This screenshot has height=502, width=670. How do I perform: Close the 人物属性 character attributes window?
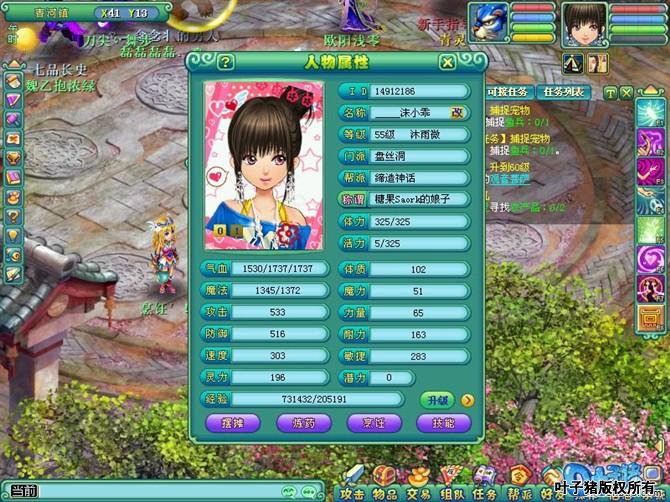coord(448,62)
